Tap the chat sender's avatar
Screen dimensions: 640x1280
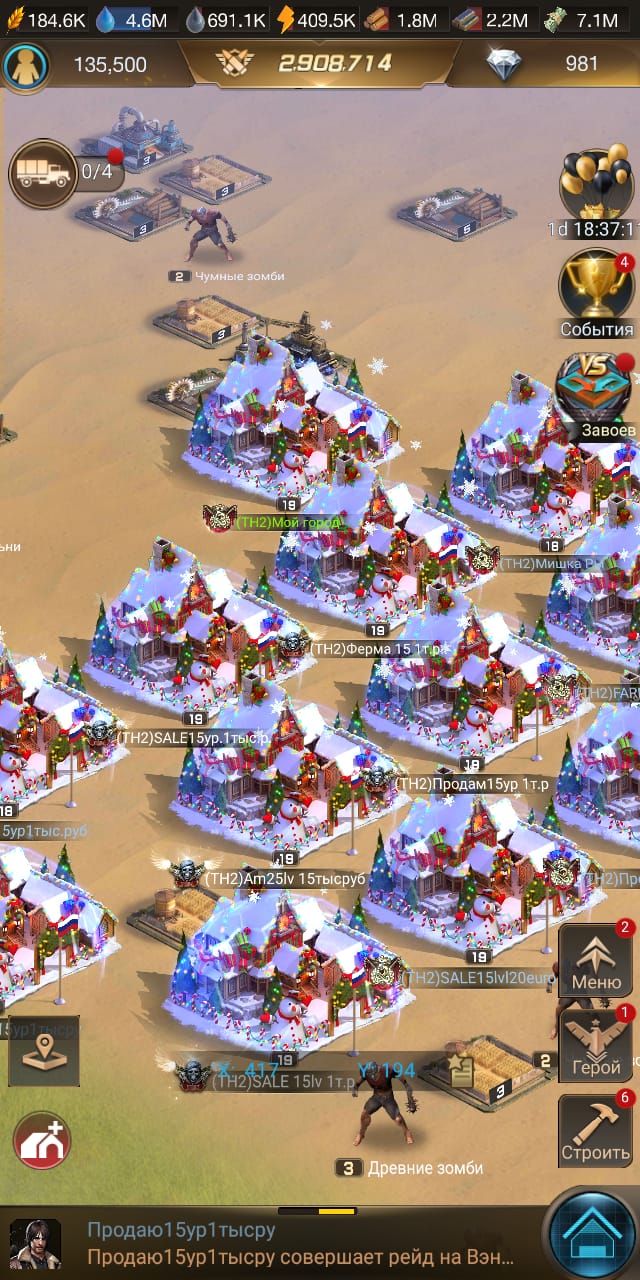tap(35, 1243)
